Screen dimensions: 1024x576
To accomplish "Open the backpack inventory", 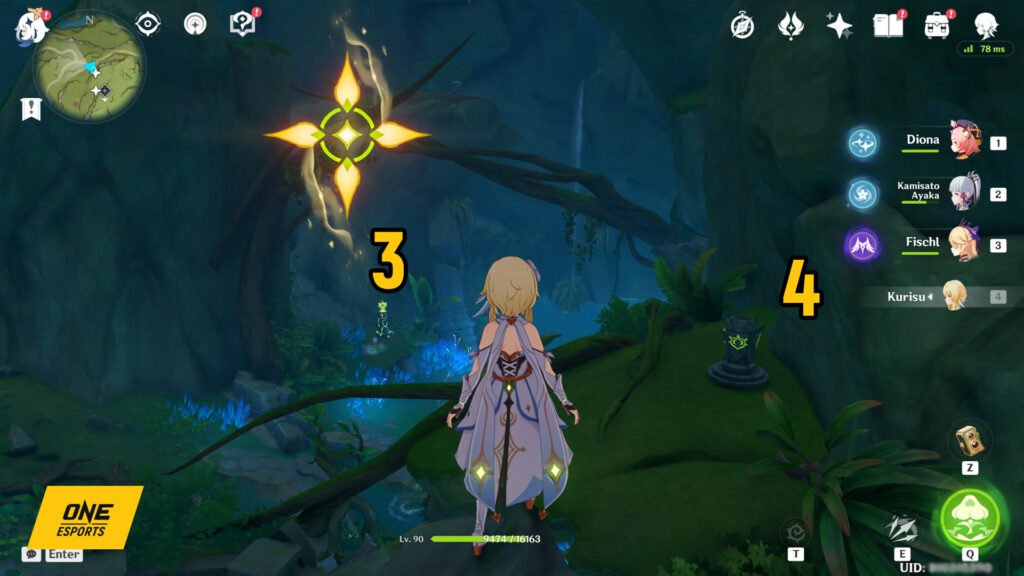I will (937, 26).
